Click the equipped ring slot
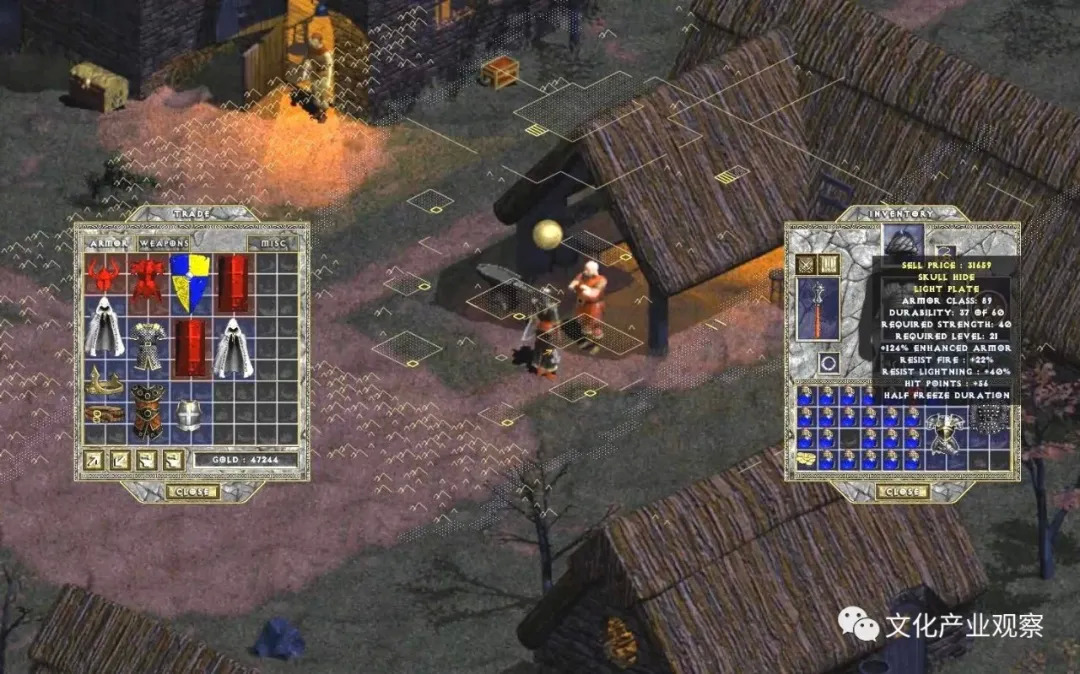The height and width of the screenshot is (674, 1080). (827, 363)
